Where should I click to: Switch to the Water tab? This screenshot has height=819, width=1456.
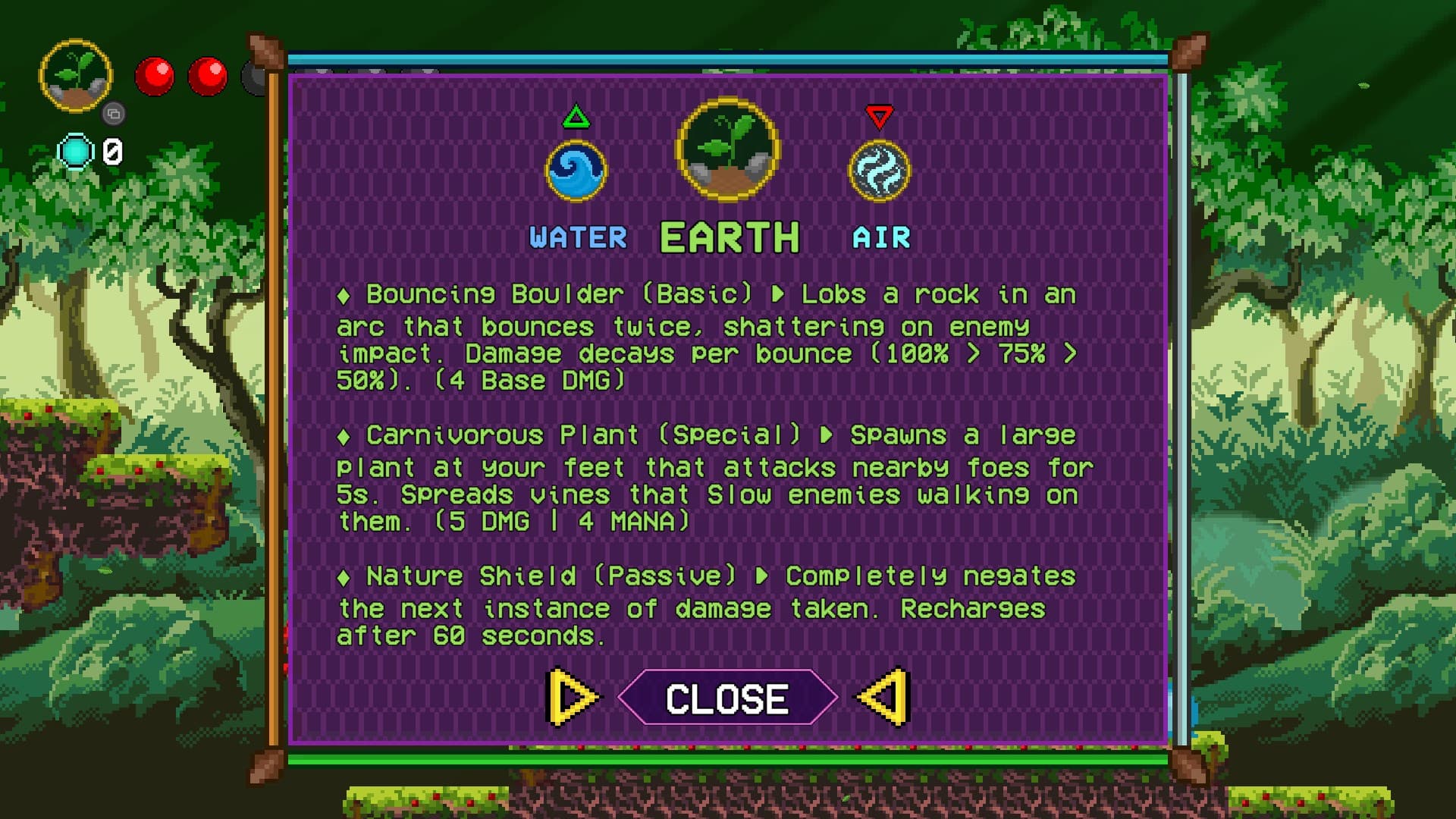(x=578, y=237)
